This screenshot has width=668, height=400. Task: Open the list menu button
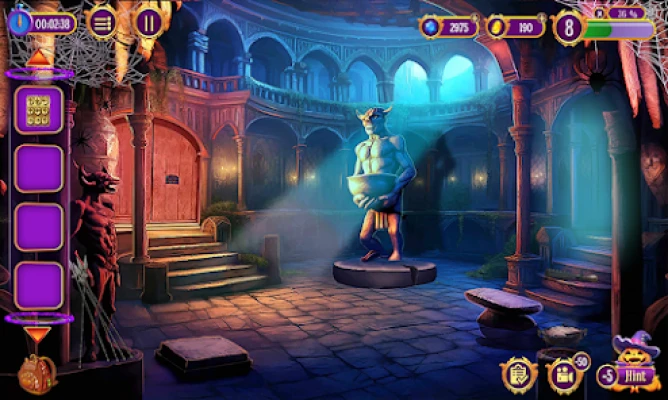(101, 22)
